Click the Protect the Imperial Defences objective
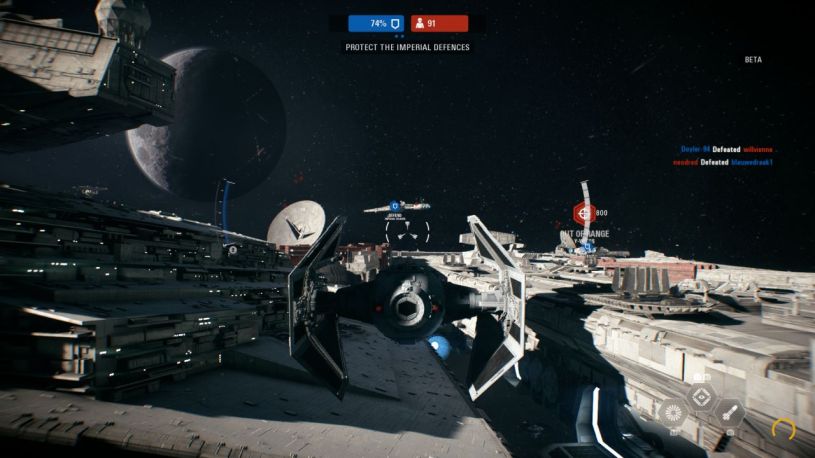The image size is (815, 458). (407, 47)
